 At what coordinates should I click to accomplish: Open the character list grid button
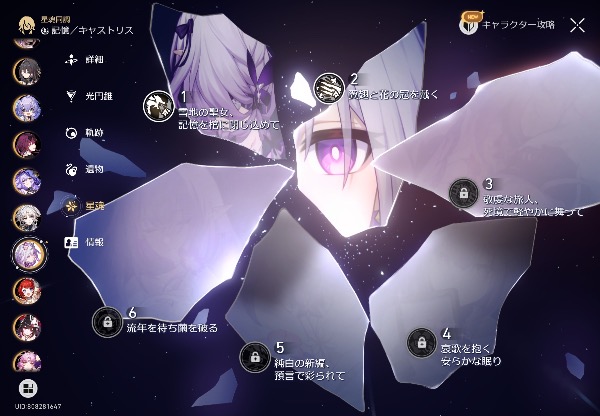(x=26, y=386)
